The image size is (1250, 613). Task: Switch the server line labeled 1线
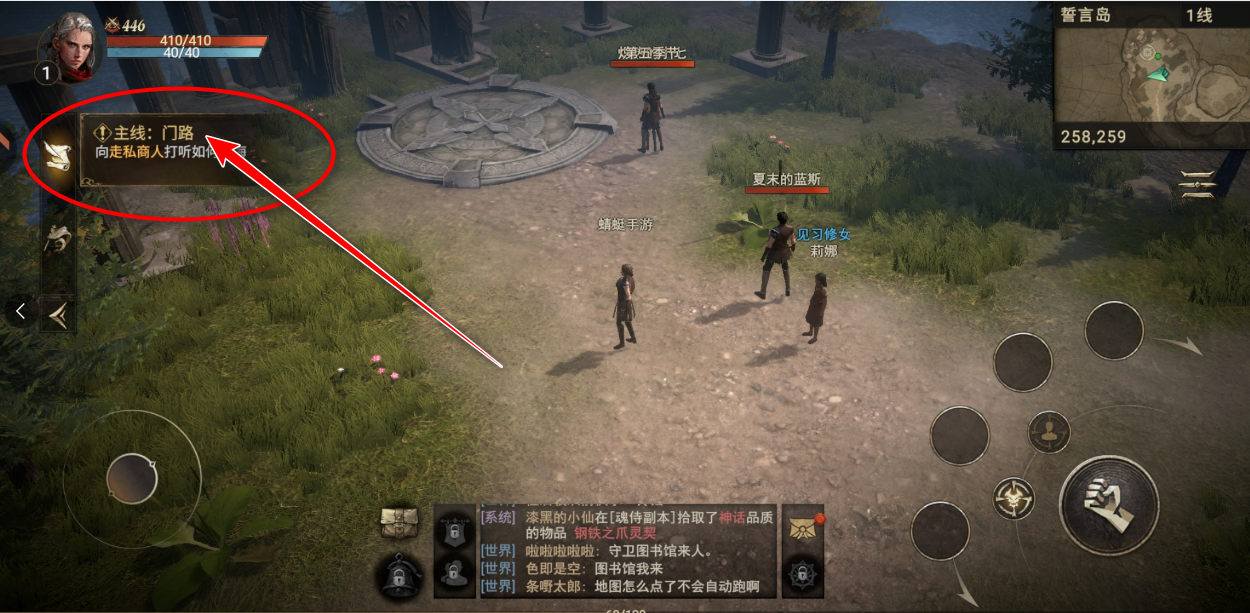(x=1198, y=15)
